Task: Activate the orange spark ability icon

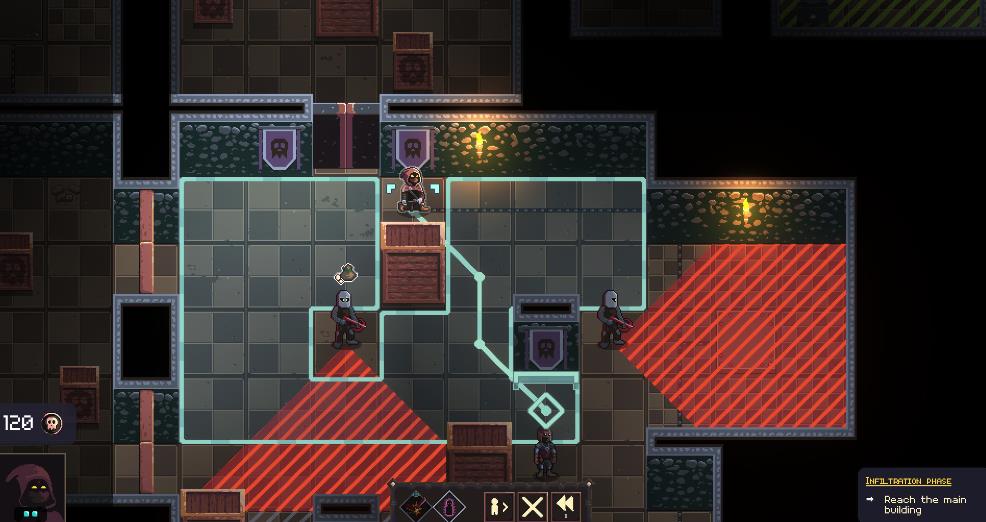Action: (x=416, y=507)
